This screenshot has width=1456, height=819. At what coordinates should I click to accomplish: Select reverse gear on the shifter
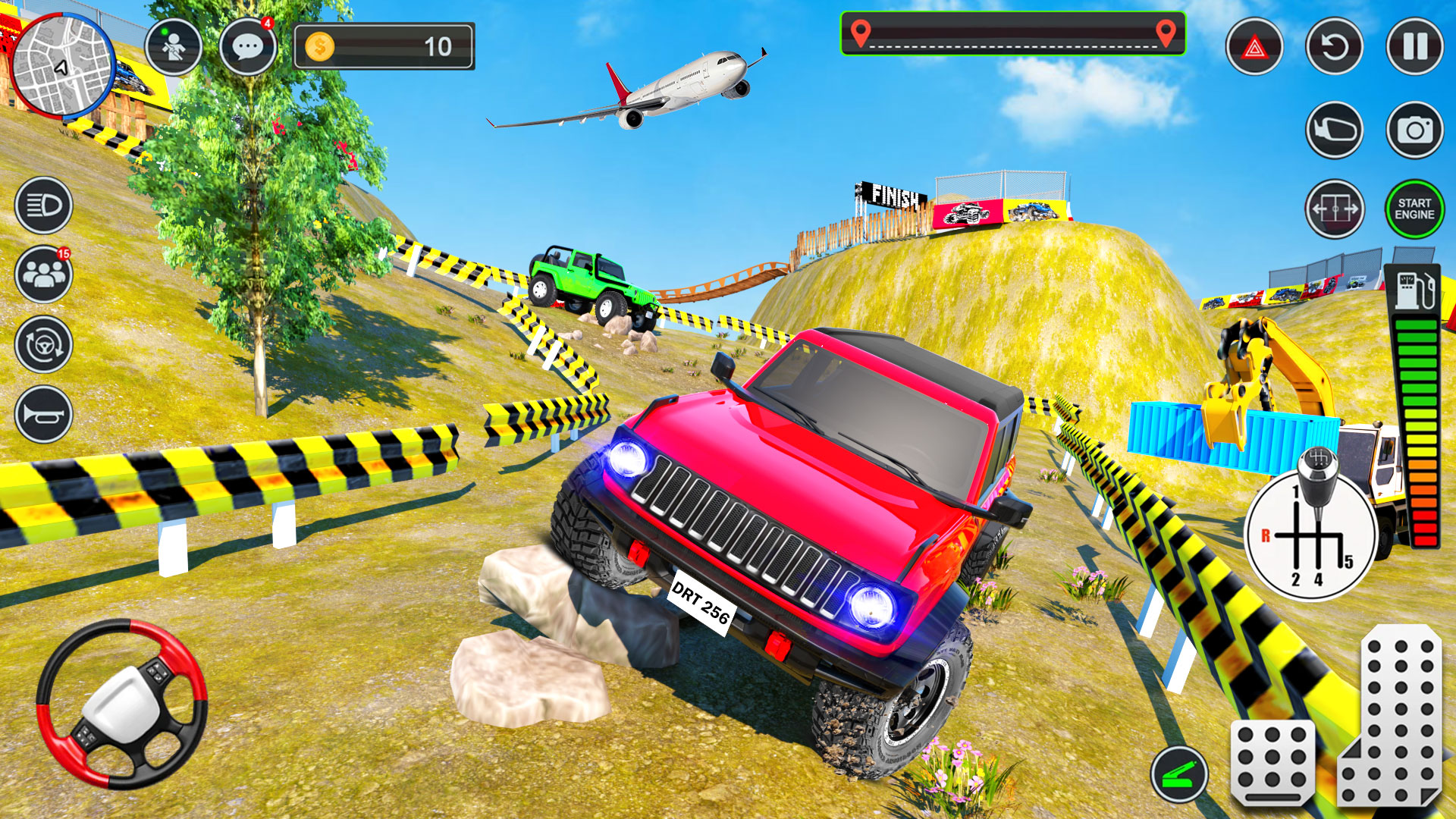[1266, 536]
